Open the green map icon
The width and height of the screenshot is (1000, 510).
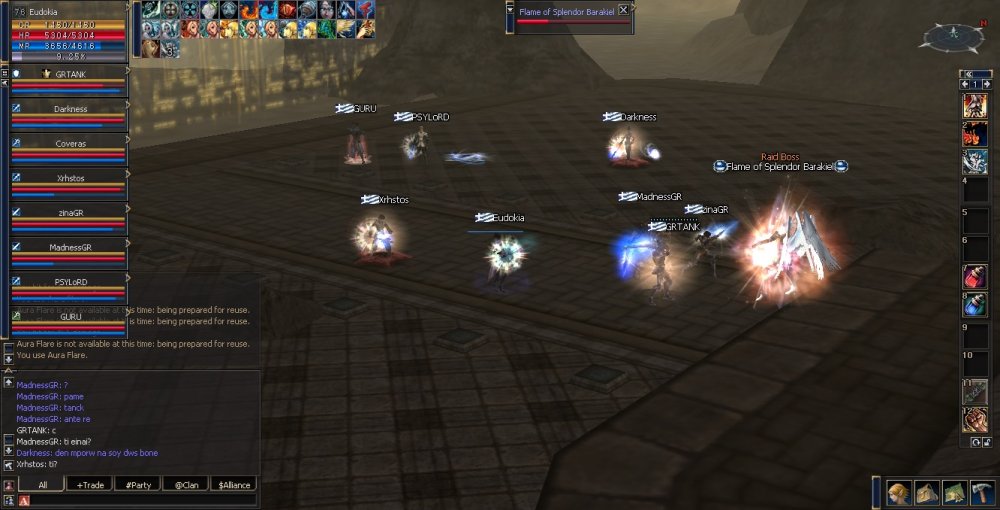[x=954, y=492]
